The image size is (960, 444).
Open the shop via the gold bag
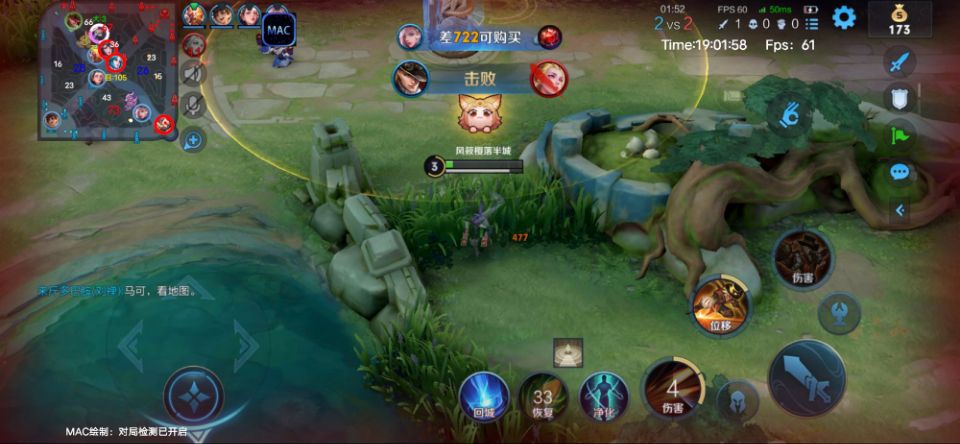point(899,18)
